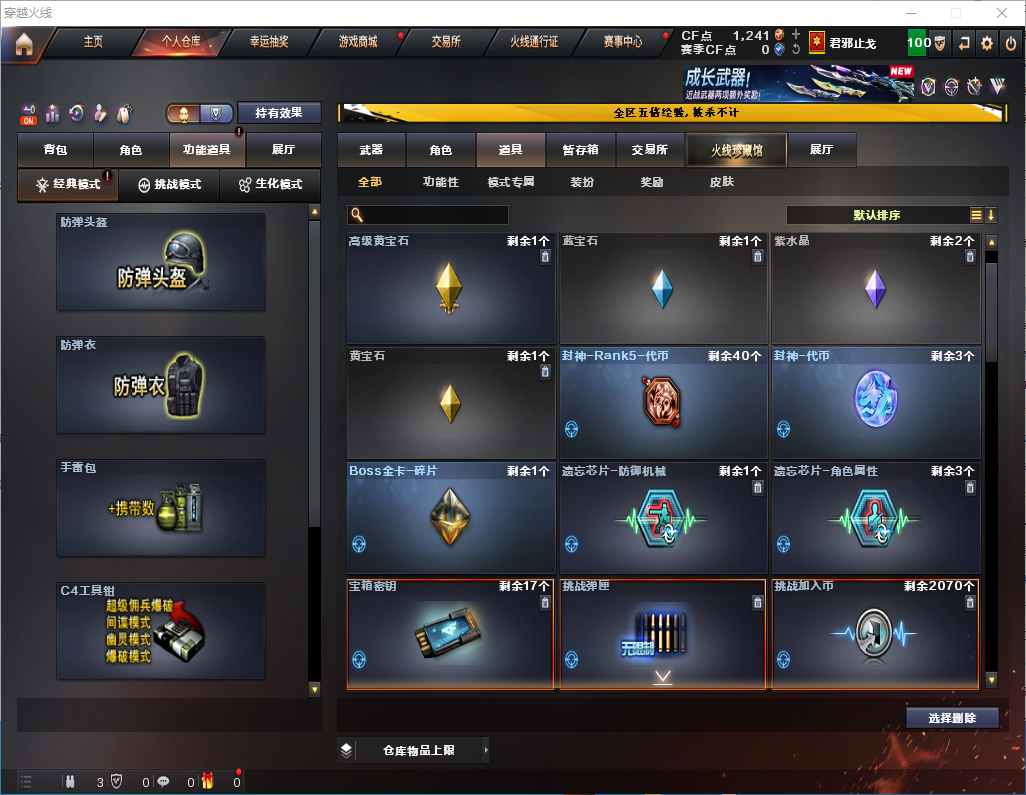The width and height of the screenshot is (1026, 795).
Task: Click the 选择删除 button
Action: click(x=952, y=718)
